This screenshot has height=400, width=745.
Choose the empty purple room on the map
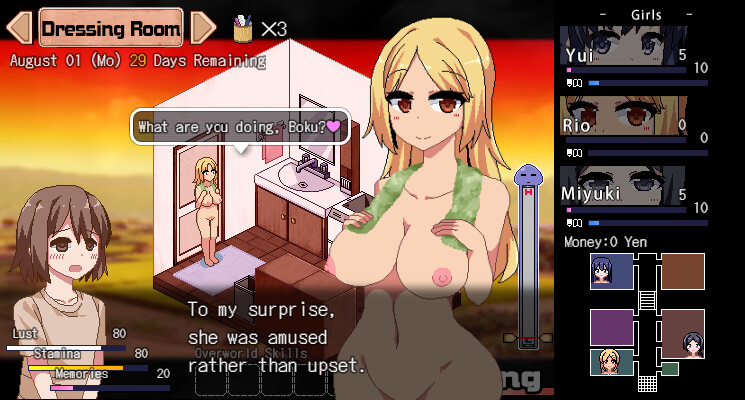pos(611,327)
